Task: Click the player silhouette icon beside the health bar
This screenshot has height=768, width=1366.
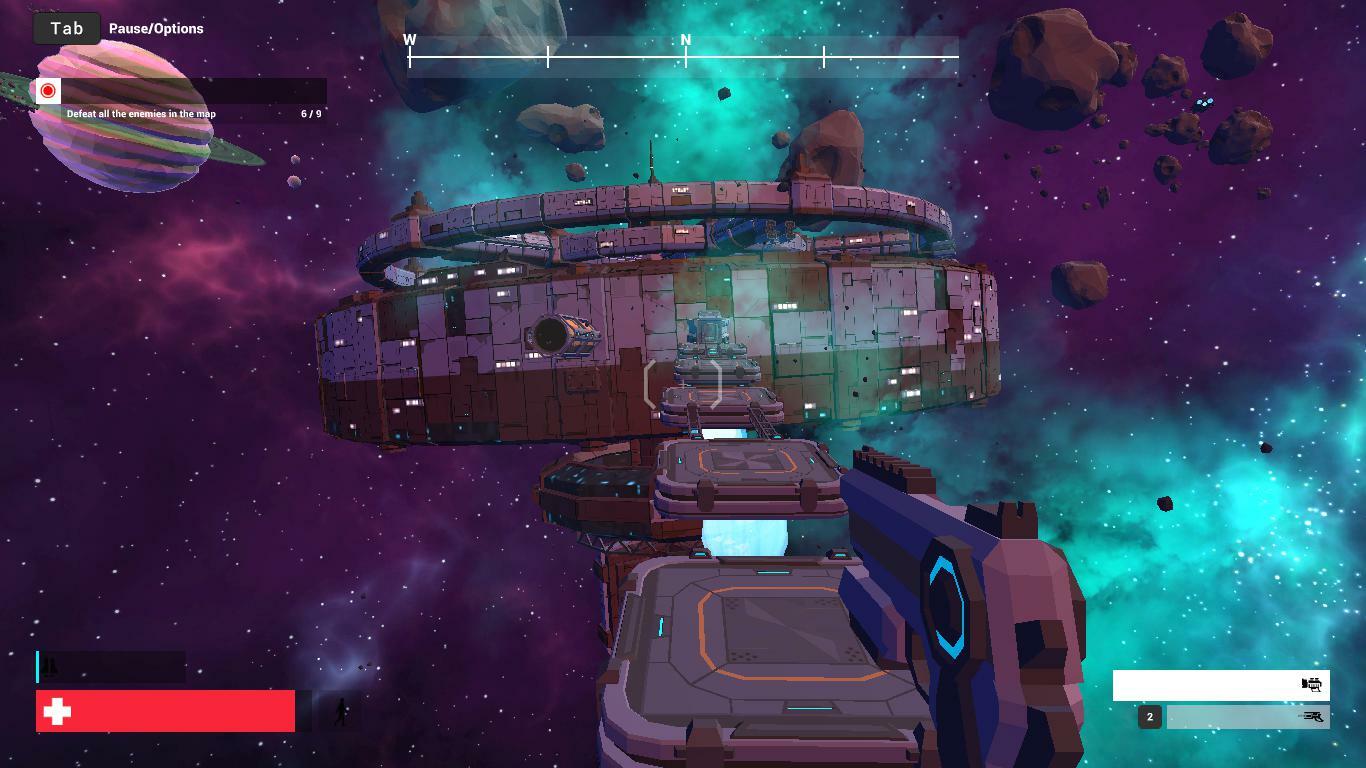Action: tap(341, 711)
